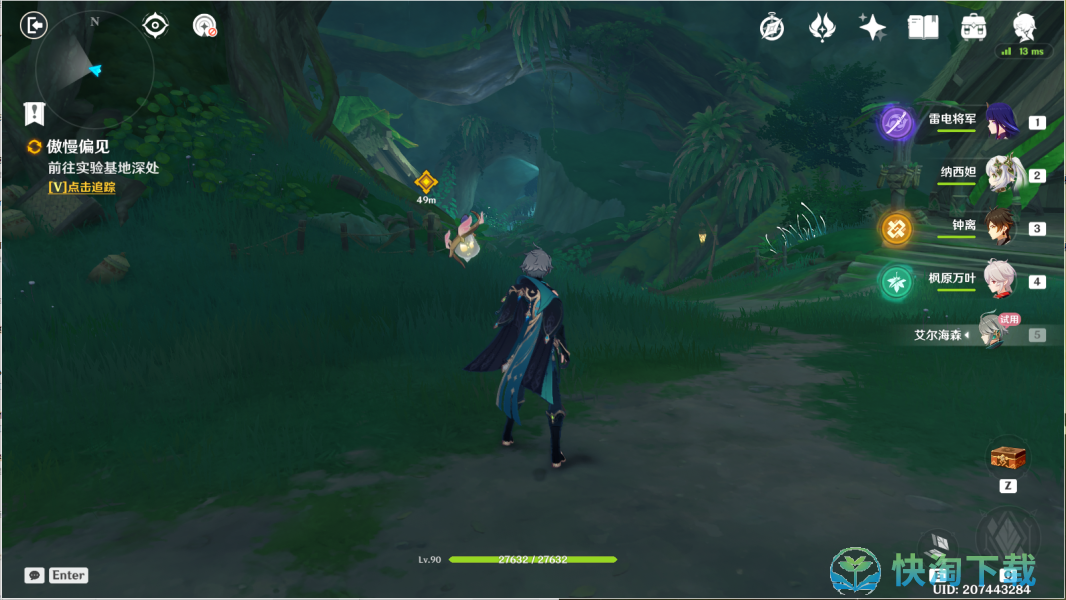1066x600 pixels.
Task: Open the chat speech bubble
Action: point(35,575)
